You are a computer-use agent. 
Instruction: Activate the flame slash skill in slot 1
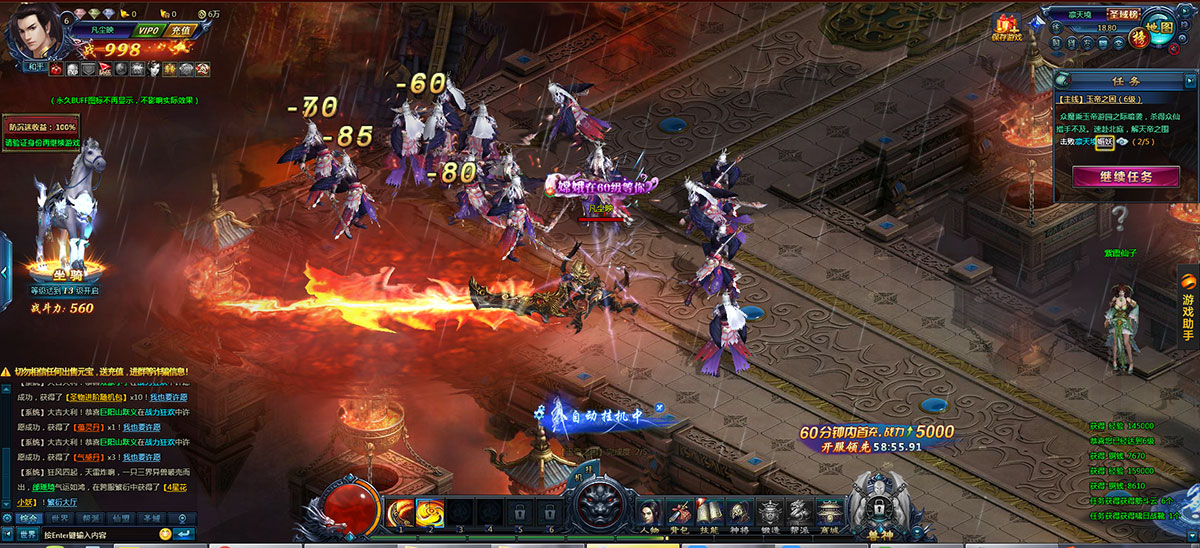tap(401, 511)
